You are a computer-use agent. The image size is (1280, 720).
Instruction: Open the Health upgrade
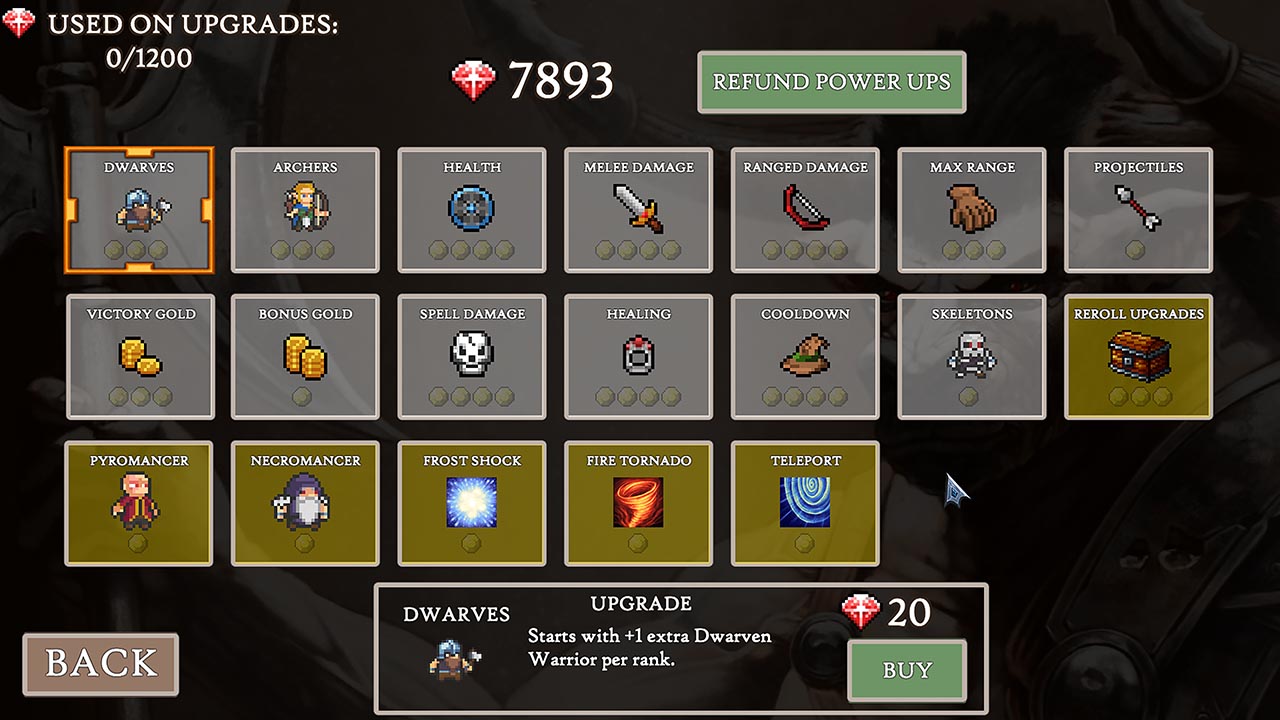tap(471, 210)
